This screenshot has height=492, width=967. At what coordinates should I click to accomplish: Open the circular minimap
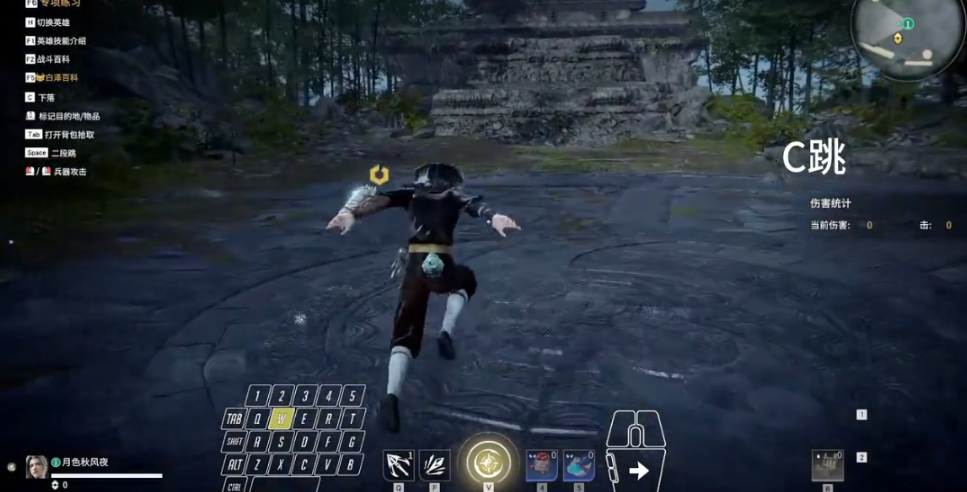(908, 36)
